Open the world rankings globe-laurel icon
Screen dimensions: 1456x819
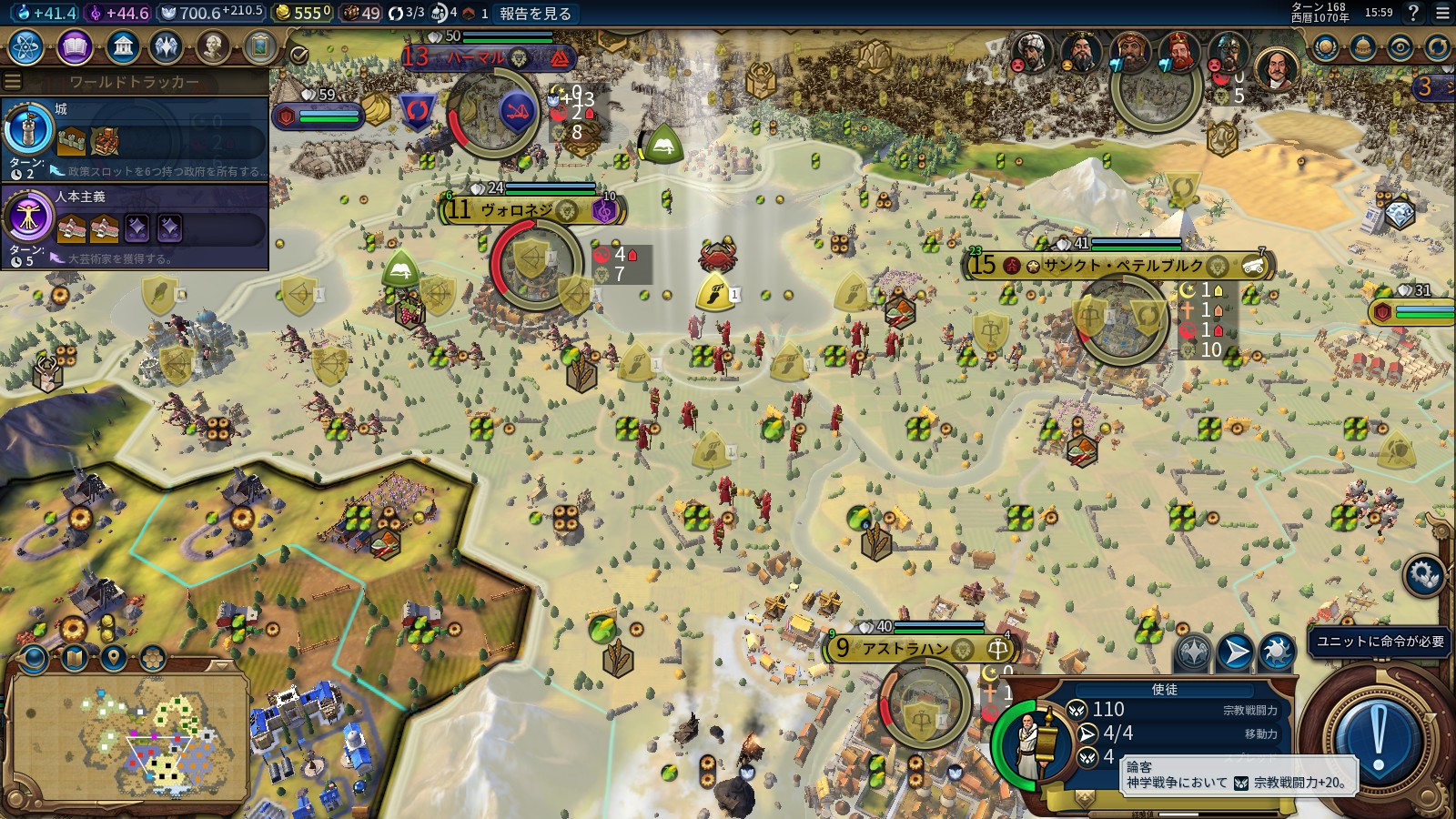pyautogui.click(x=1325, y=47)
